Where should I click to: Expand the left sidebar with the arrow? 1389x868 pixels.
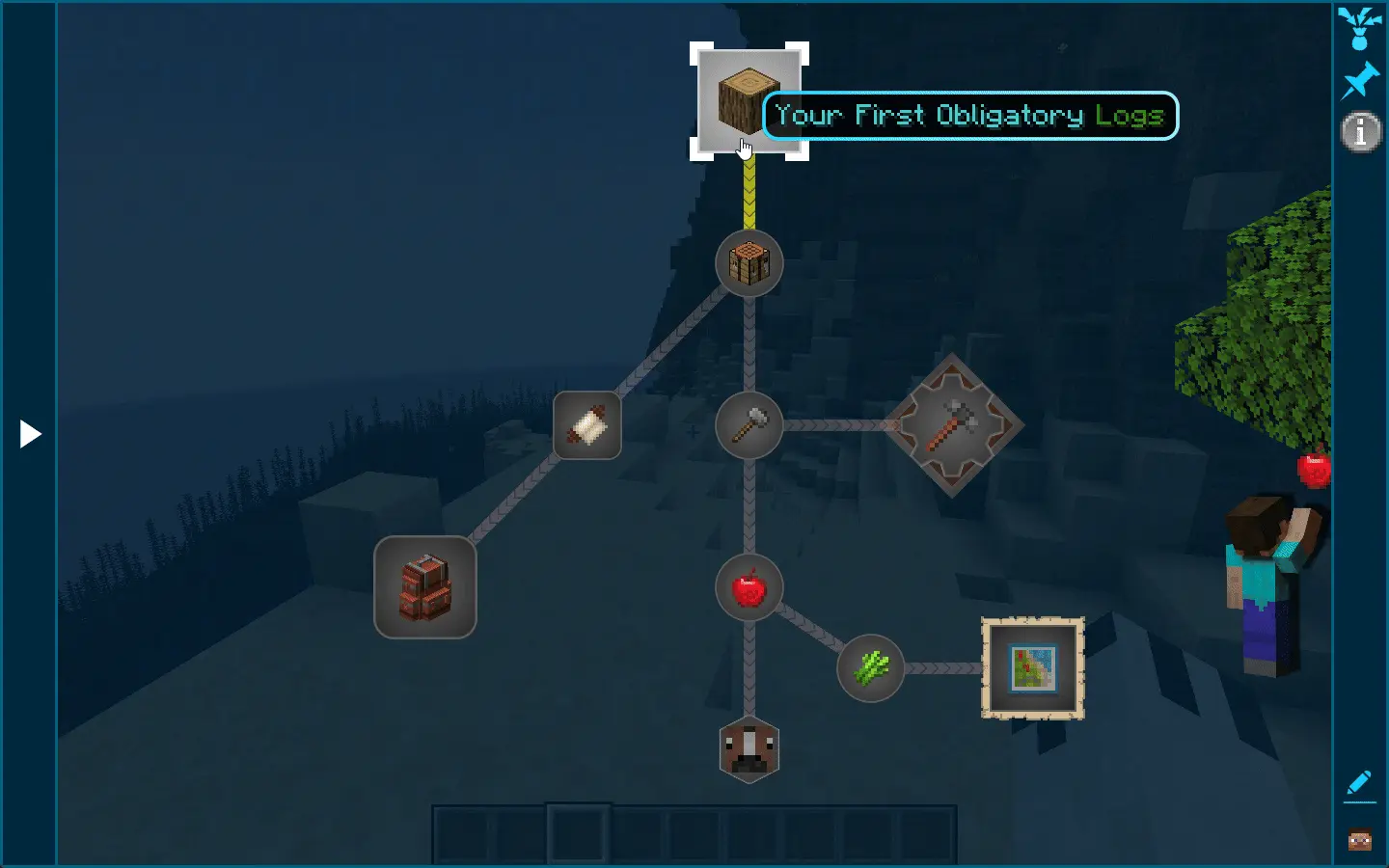pyautogui.click(x=30, y=434)
